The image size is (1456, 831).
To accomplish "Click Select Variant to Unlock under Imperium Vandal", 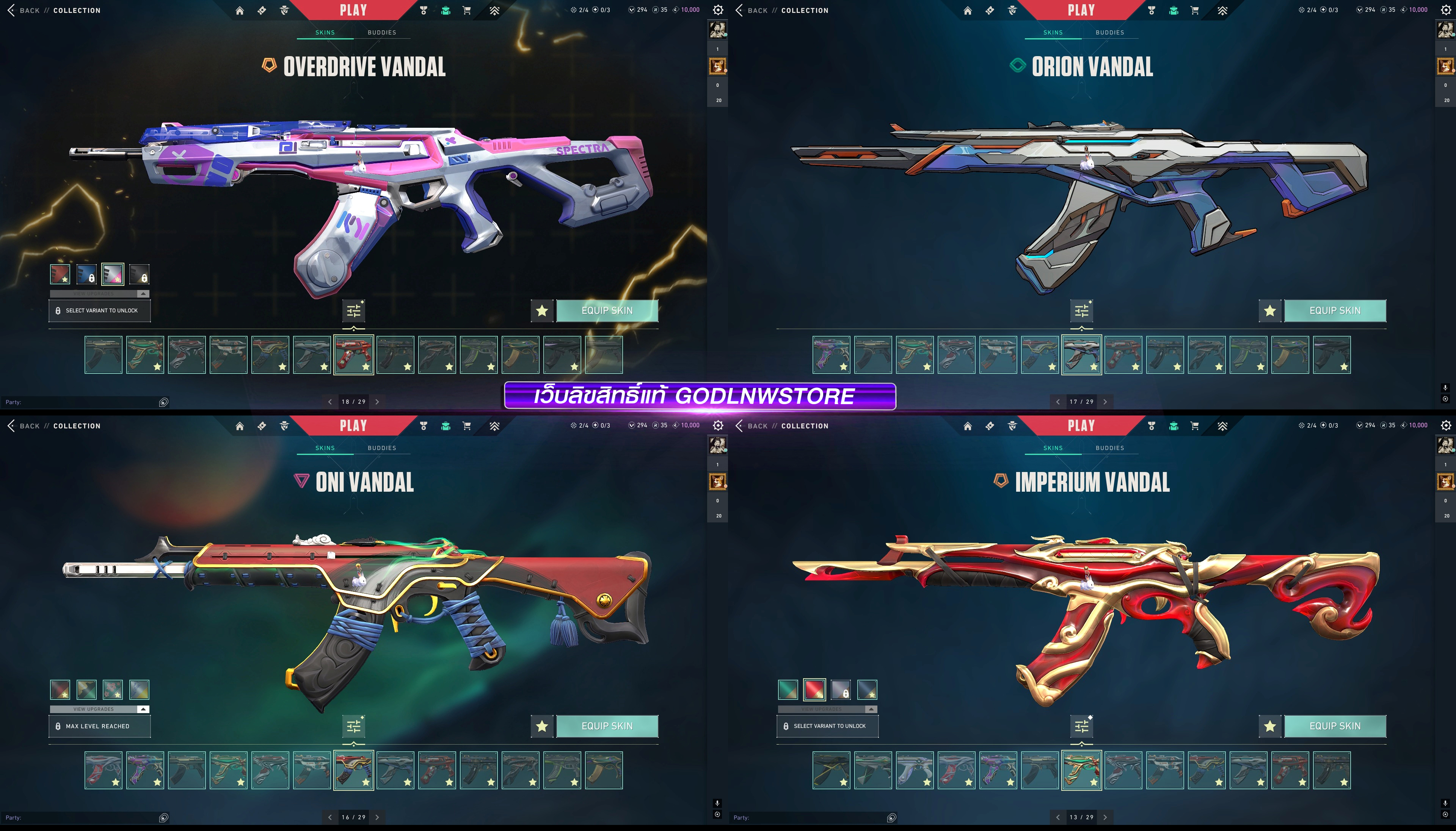I will pyautogui.click(x=827, y=726).
